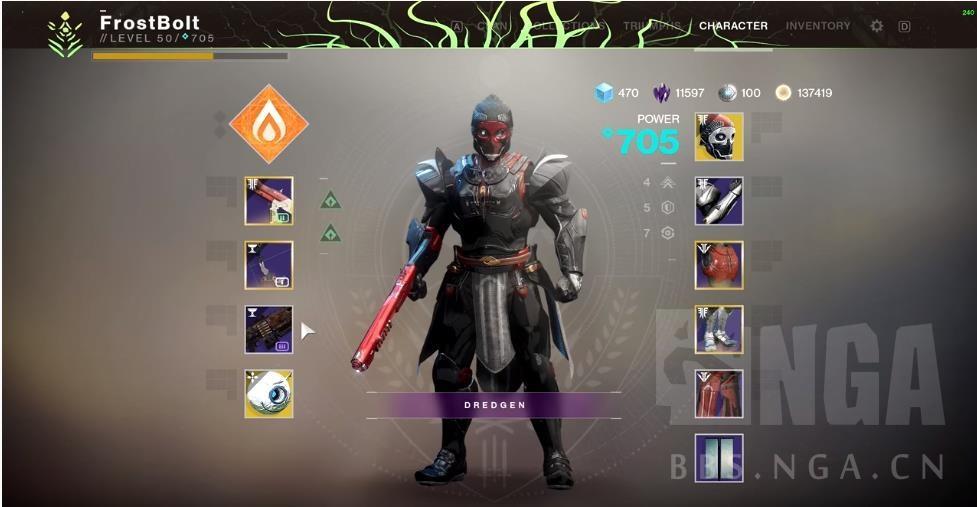This screenshot has width=977, height=507.
Task: Open the clan banner slot
Action: pyautogui.click(x=719, y=457)
